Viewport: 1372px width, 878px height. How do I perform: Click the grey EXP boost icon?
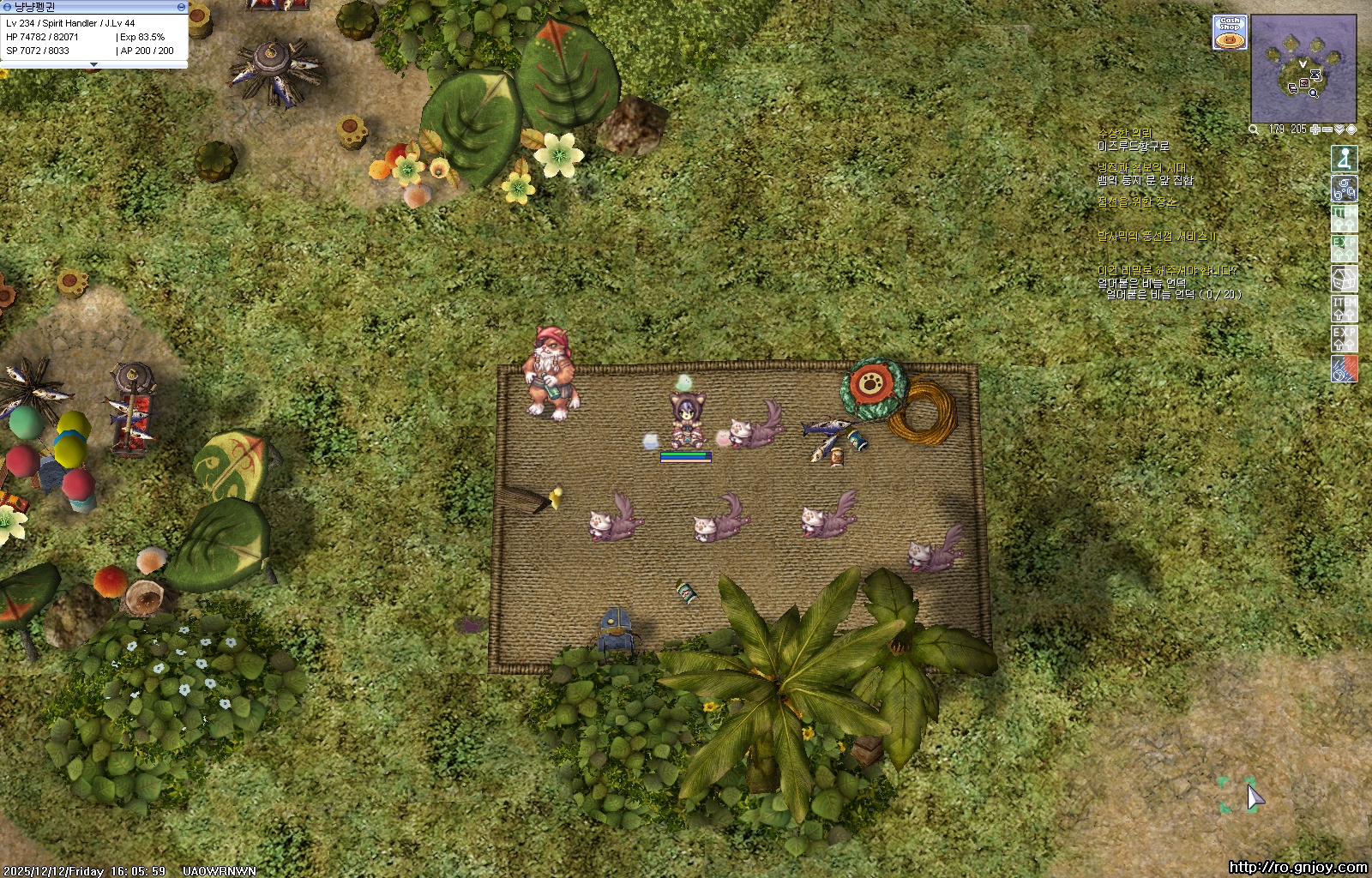tap(1344, 339)
